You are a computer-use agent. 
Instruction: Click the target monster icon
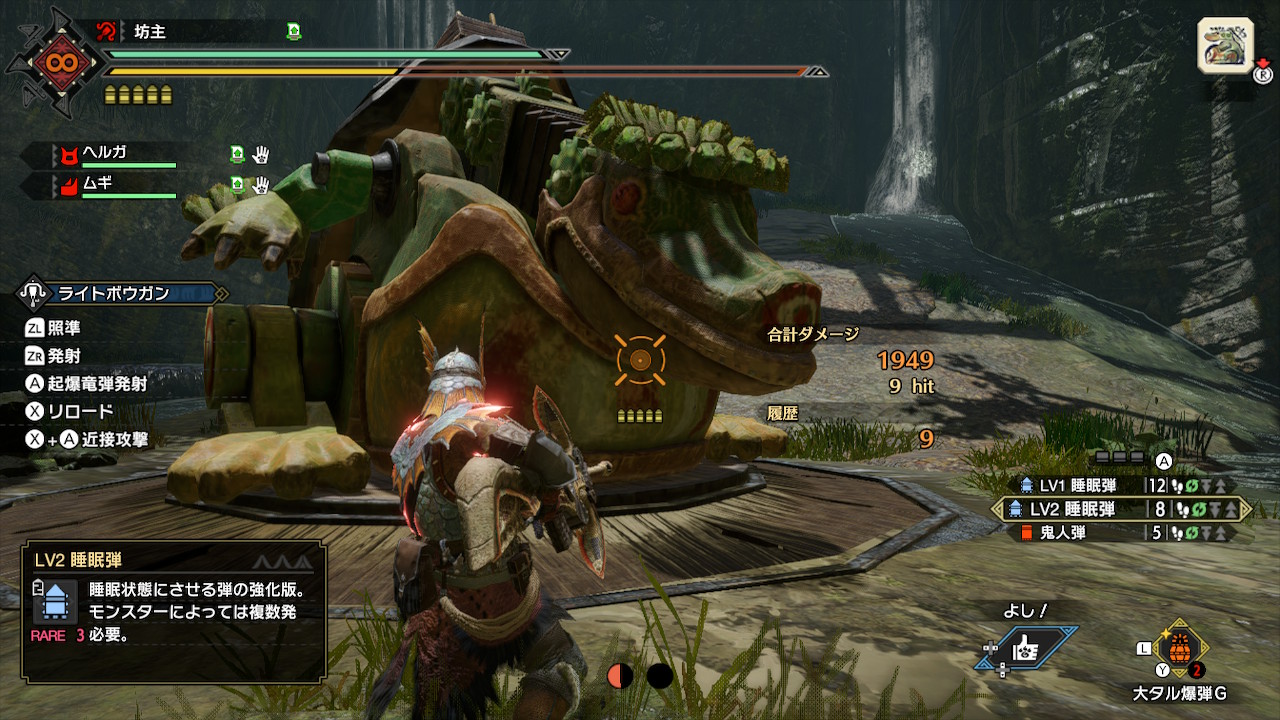pos(1225,45)
